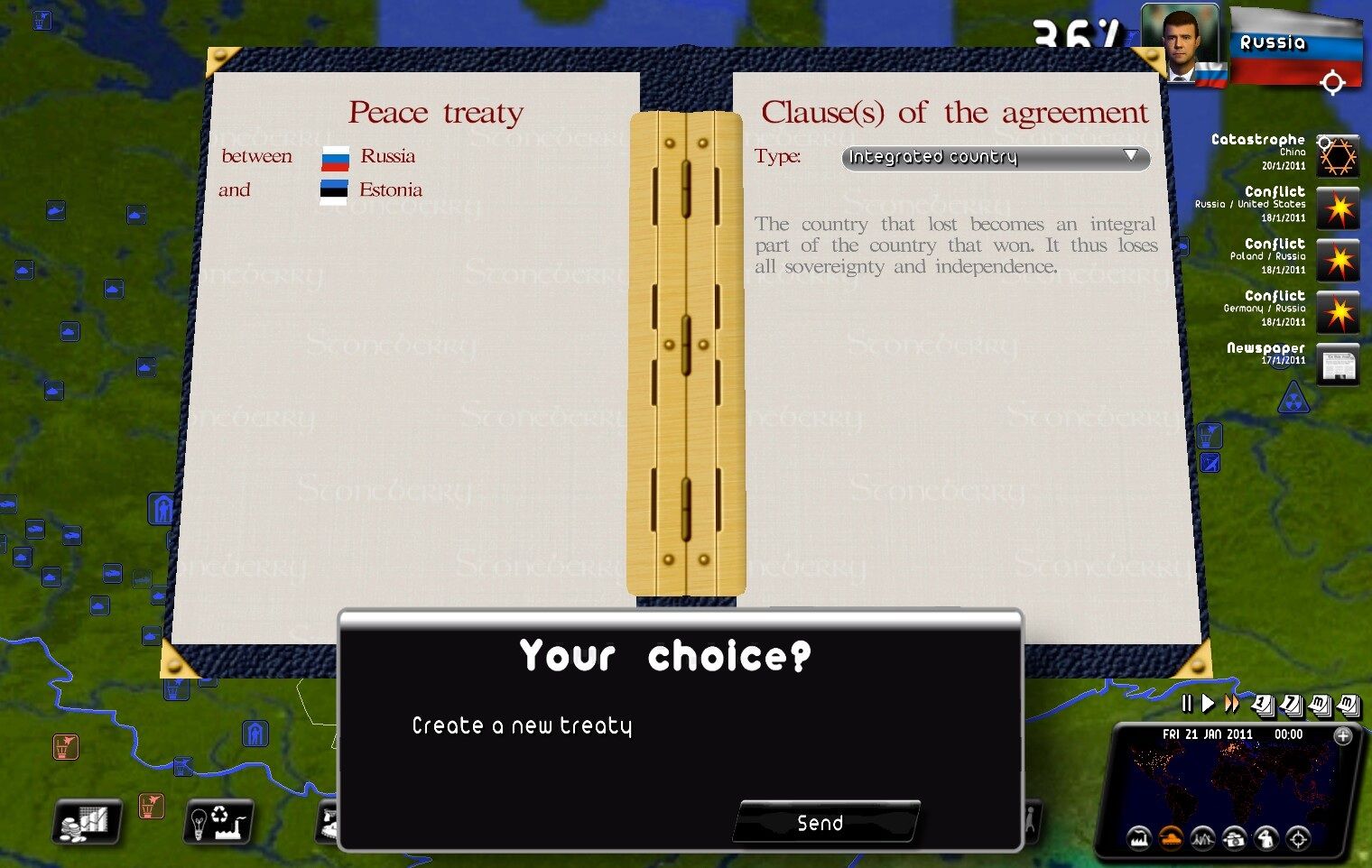Open the Poland / Russia conflict alert
Image resolution: width=1372 pixels, height=868 pixels.
[x=1339, y=261]
